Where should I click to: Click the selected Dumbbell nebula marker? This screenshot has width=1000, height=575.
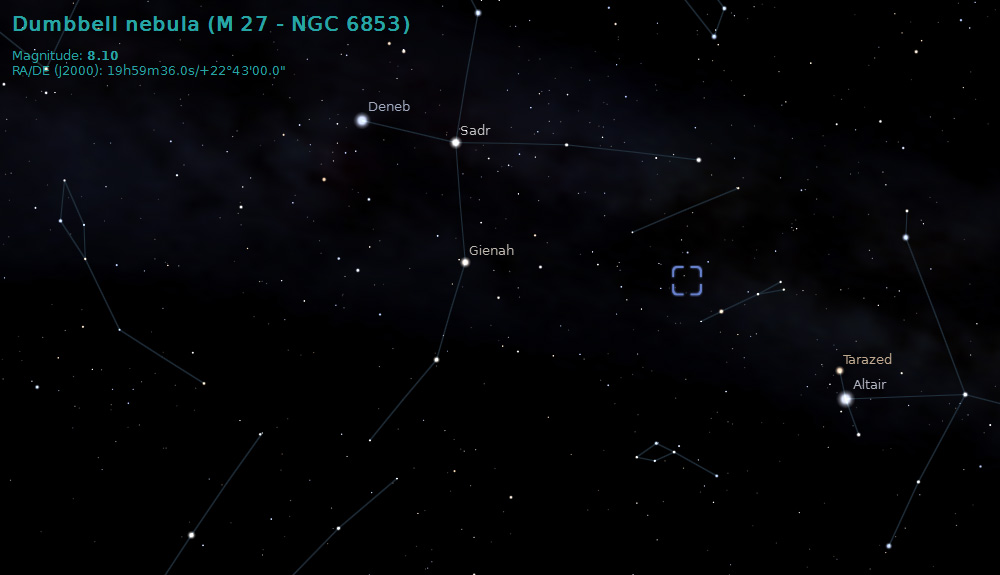pos(687,281)
